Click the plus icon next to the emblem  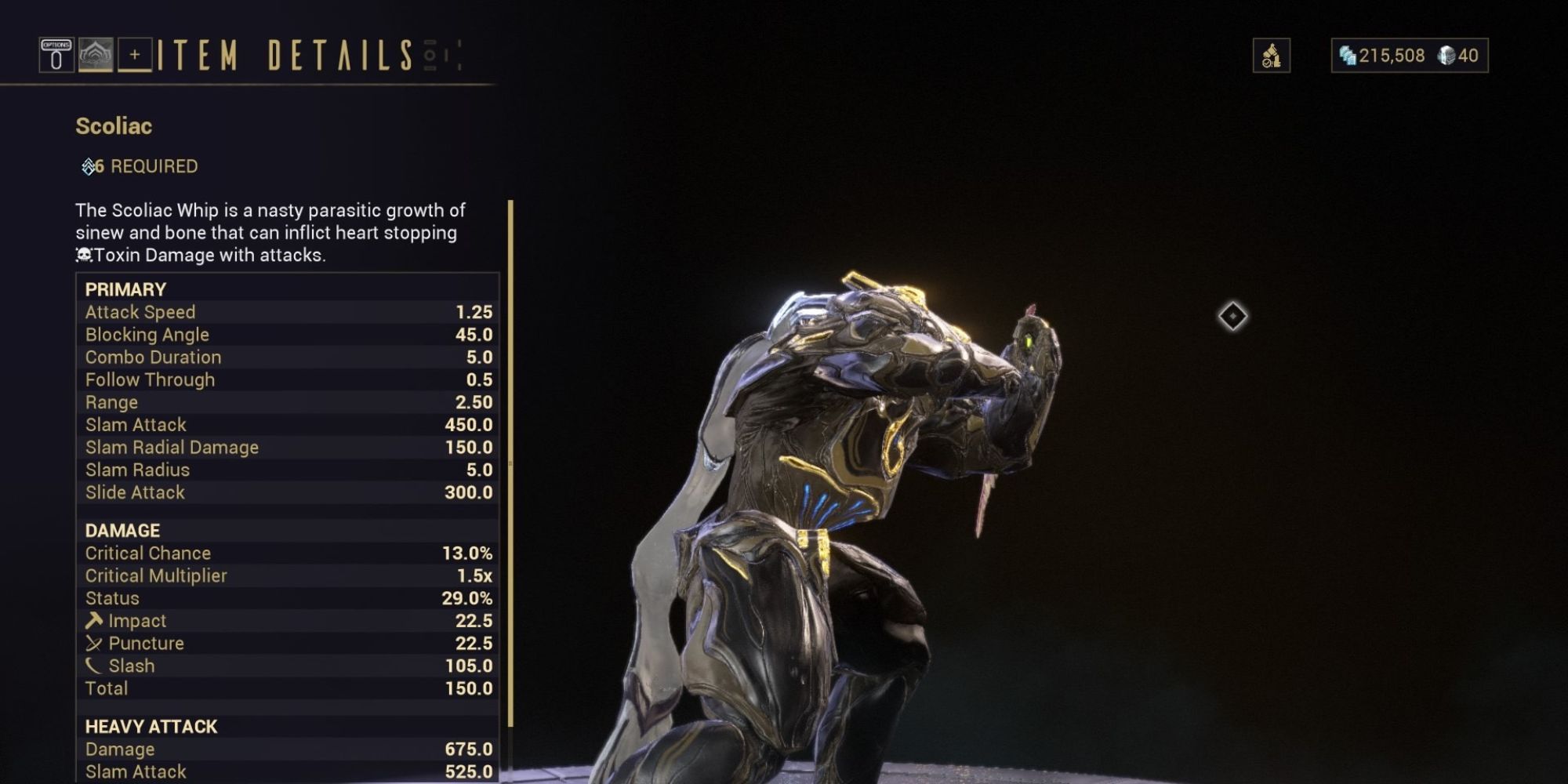coord(135,55)
